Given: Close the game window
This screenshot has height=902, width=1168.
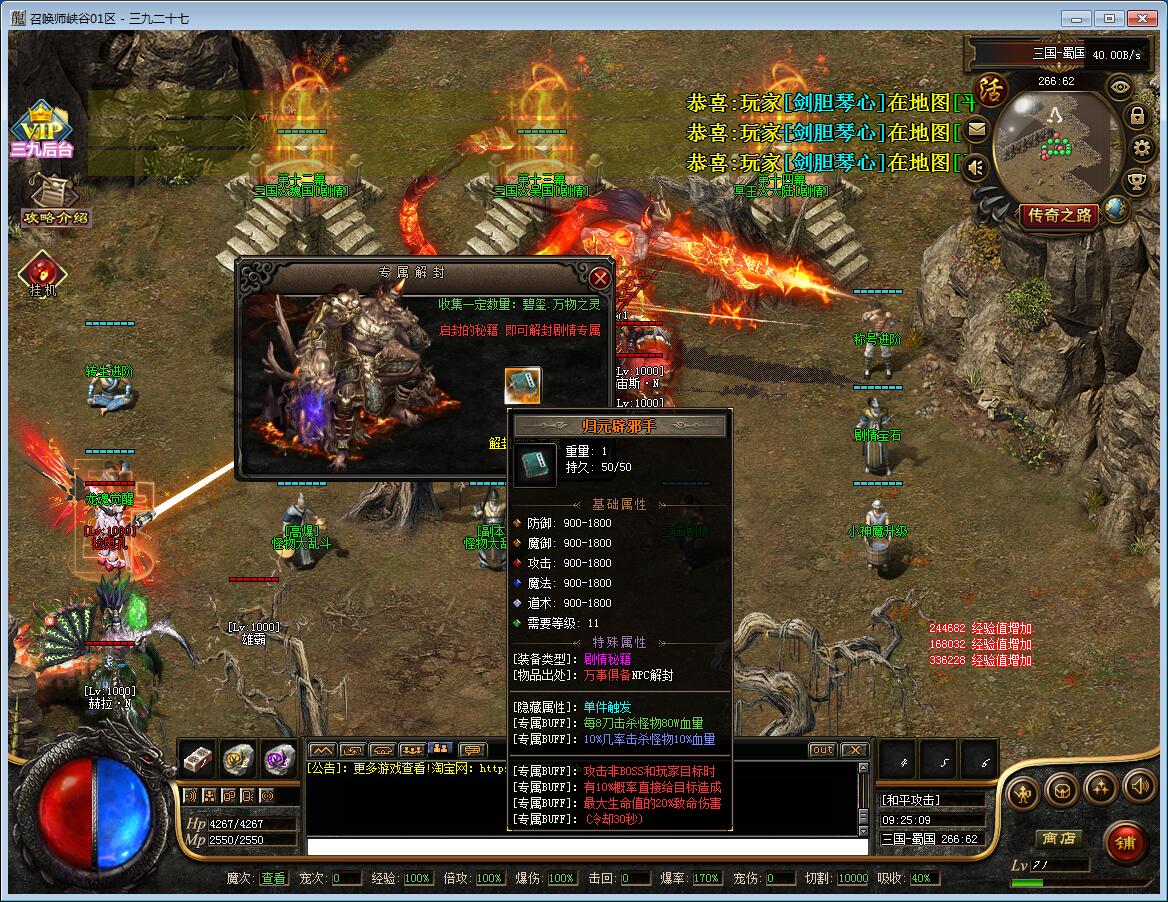Looking at the screenshot, I should pos(1143,18).
